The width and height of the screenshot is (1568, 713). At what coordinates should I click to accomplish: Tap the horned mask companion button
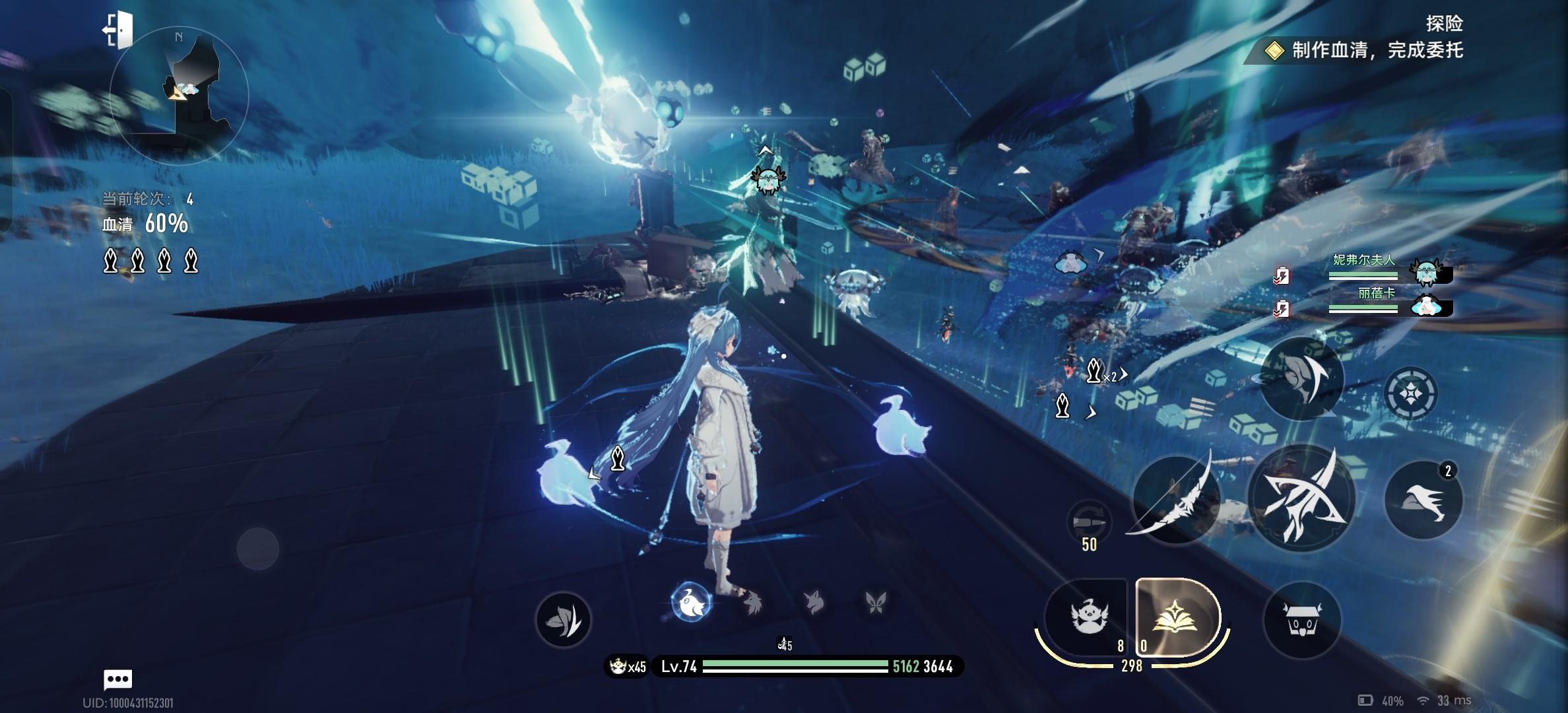click(1301, 620)
